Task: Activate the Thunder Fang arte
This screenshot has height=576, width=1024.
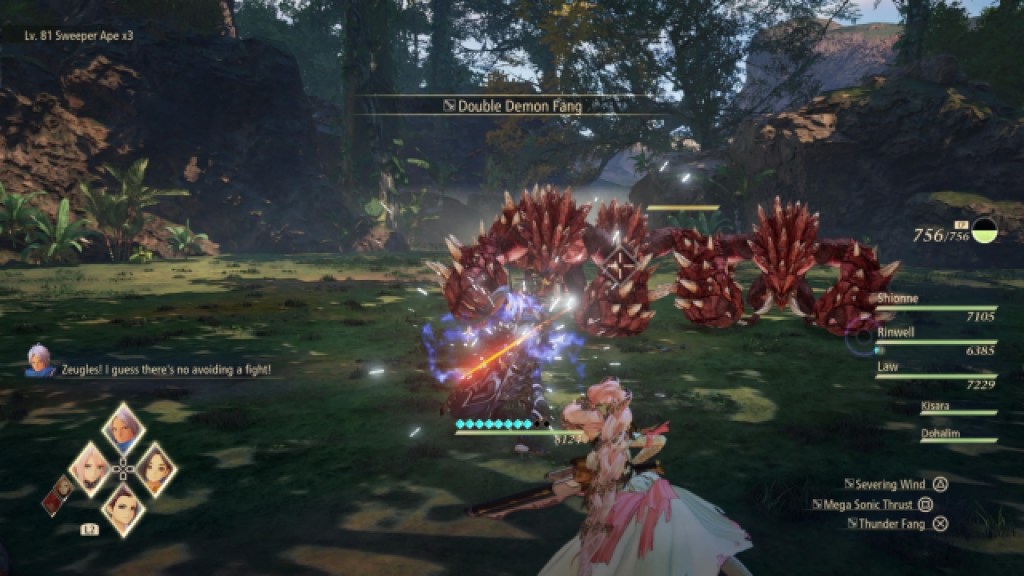Action: pyautogui.click(x=896, y=523)
